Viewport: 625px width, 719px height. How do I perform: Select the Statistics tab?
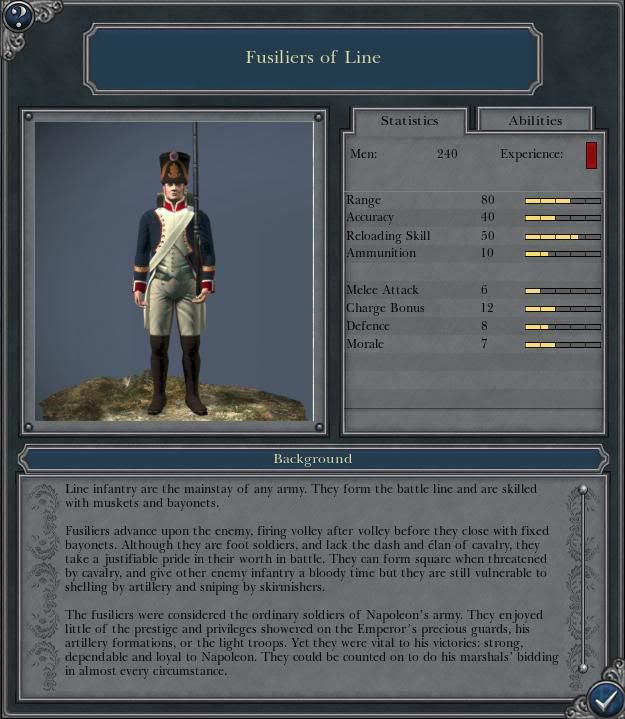click(x=409, y=120)
